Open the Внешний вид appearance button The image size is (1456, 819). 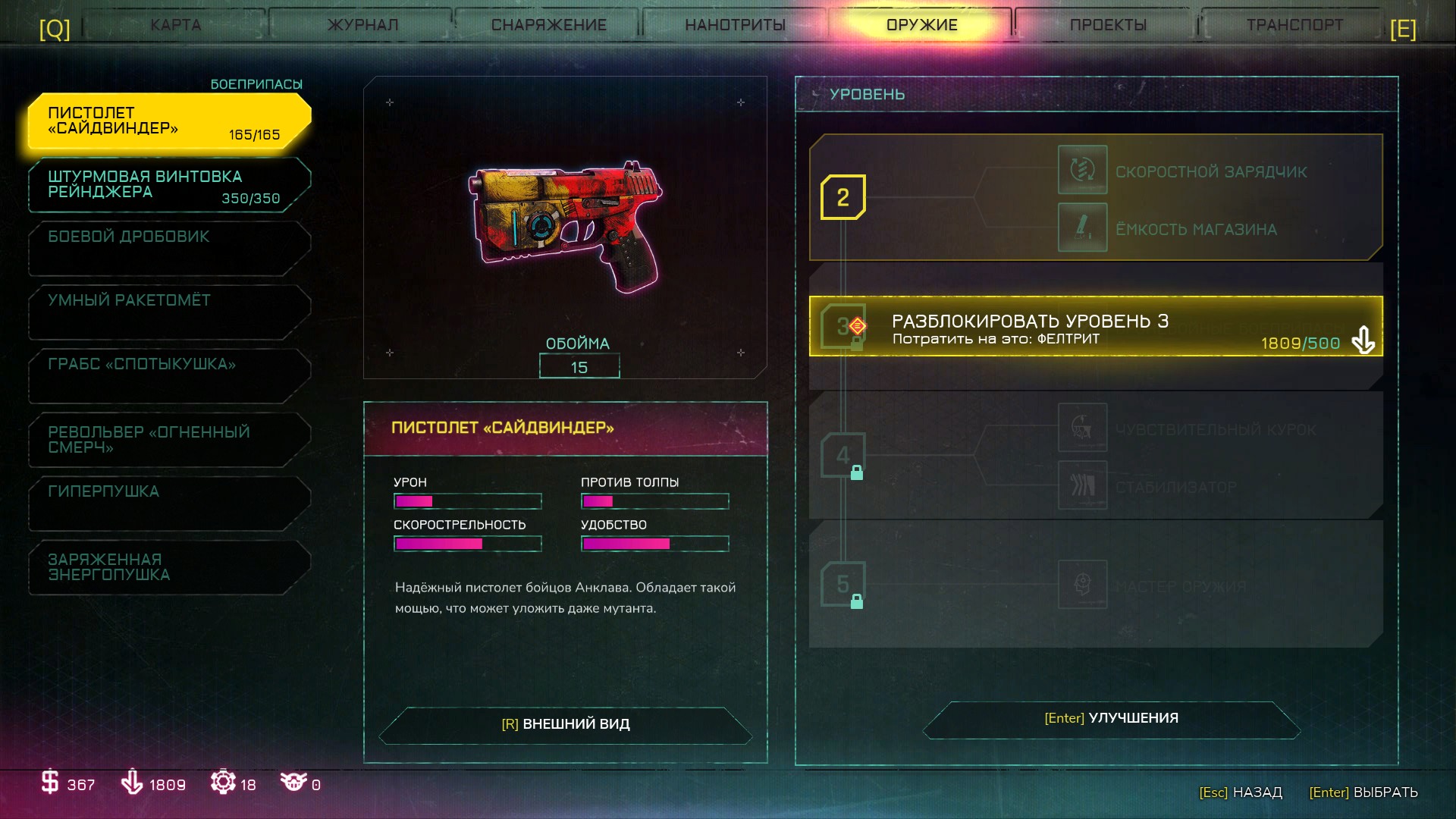[566, 724]
